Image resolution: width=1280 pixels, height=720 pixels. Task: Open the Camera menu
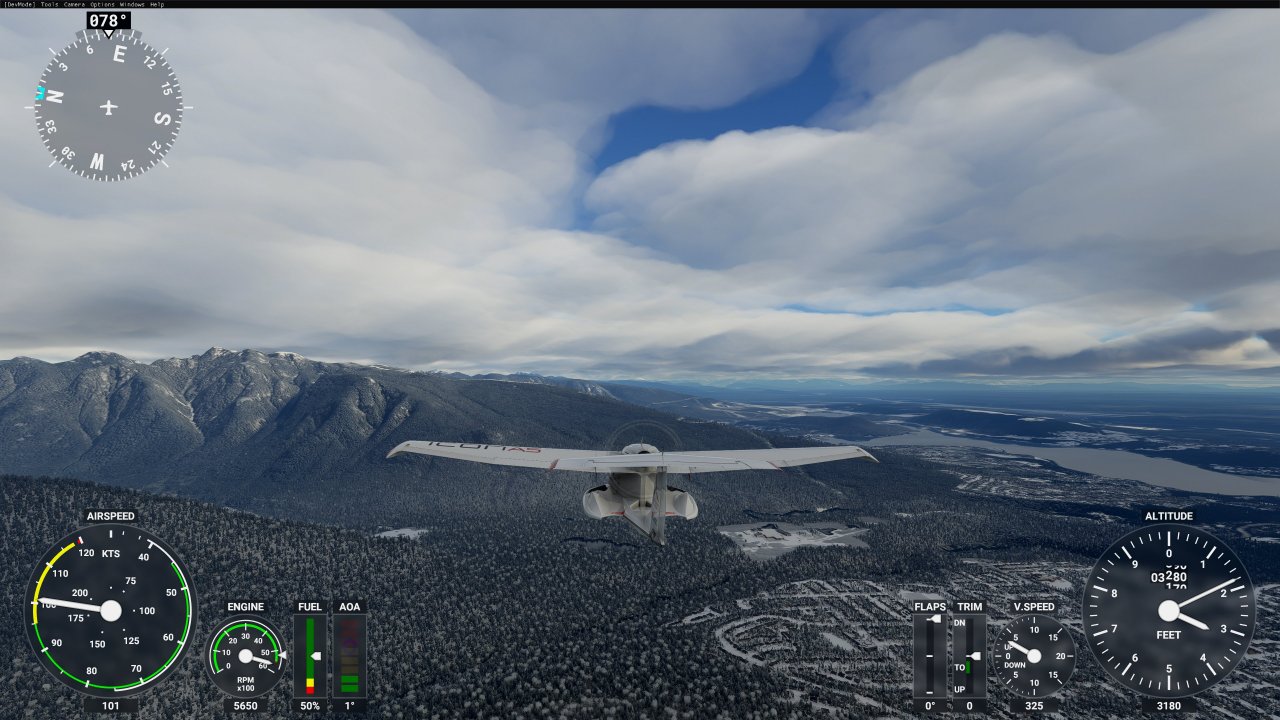click(x=74, y=4)
